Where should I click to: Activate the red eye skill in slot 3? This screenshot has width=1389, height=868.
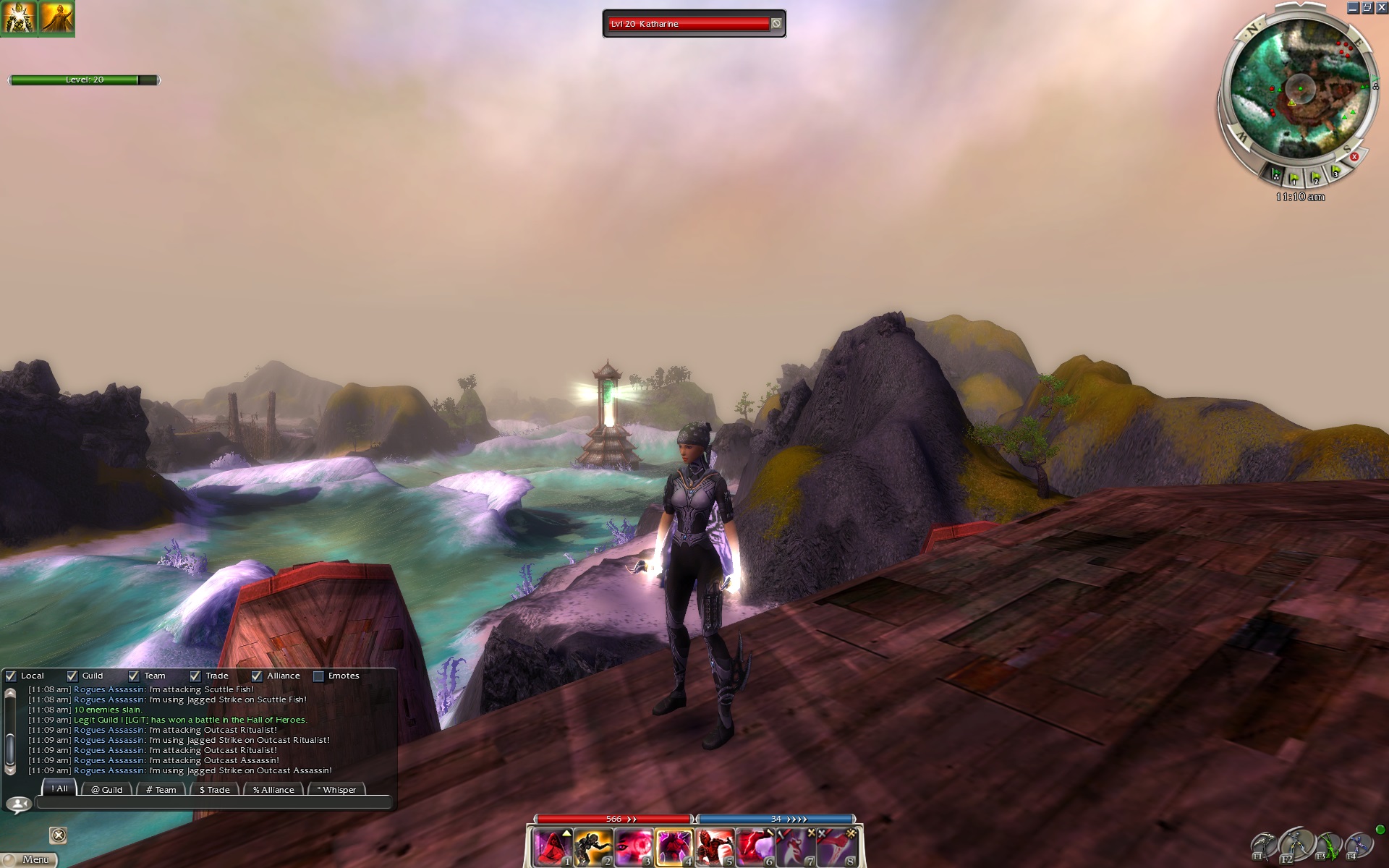pos(634,847)
